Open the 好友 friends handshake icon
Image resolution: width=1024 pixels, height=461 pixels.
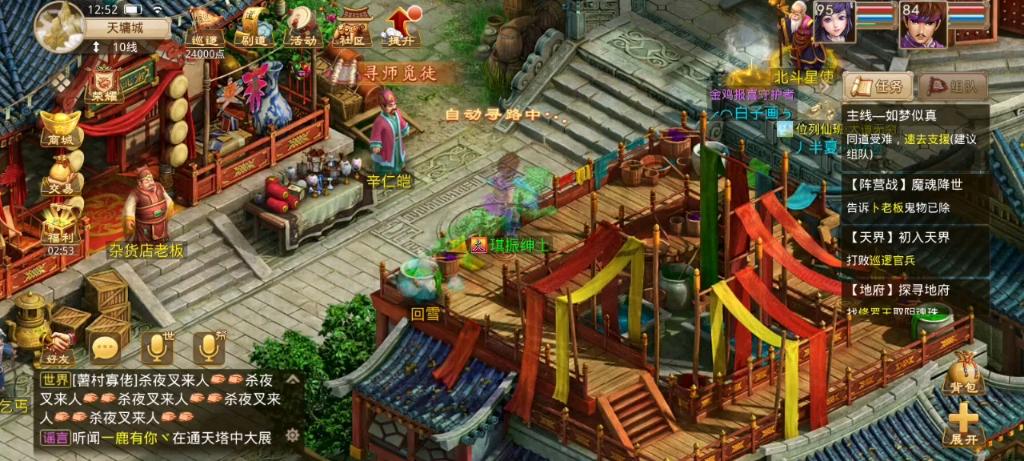pyautogui.click(x=58, y=340)
